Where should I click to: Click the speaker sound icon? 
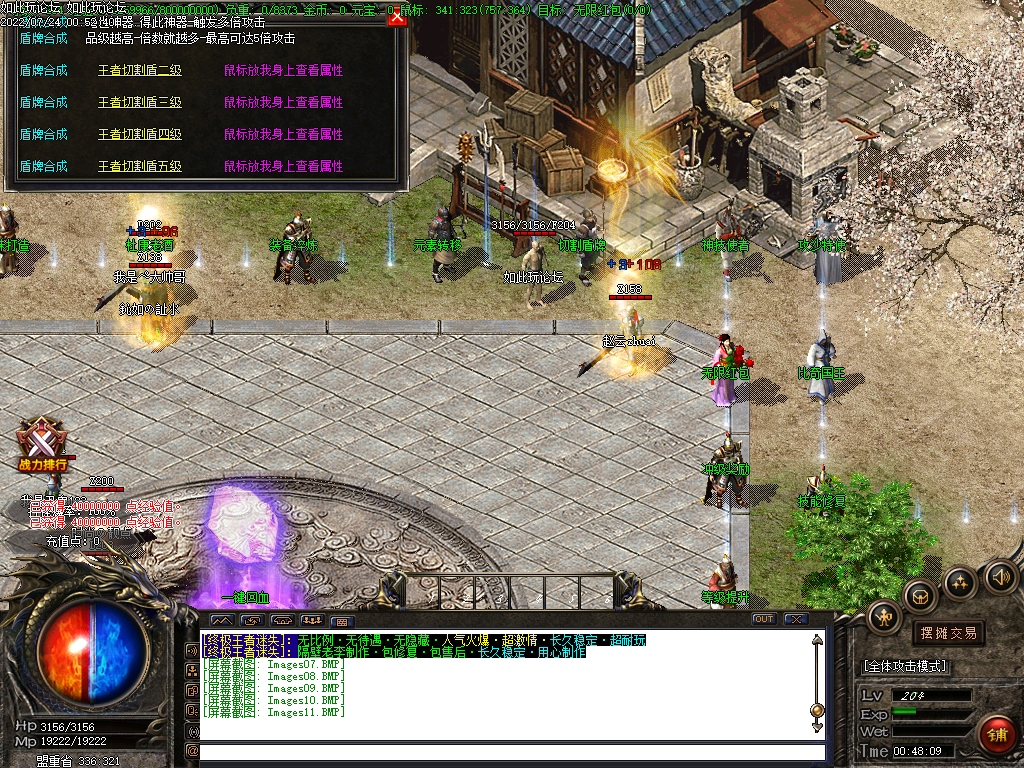click(1000, 577)
